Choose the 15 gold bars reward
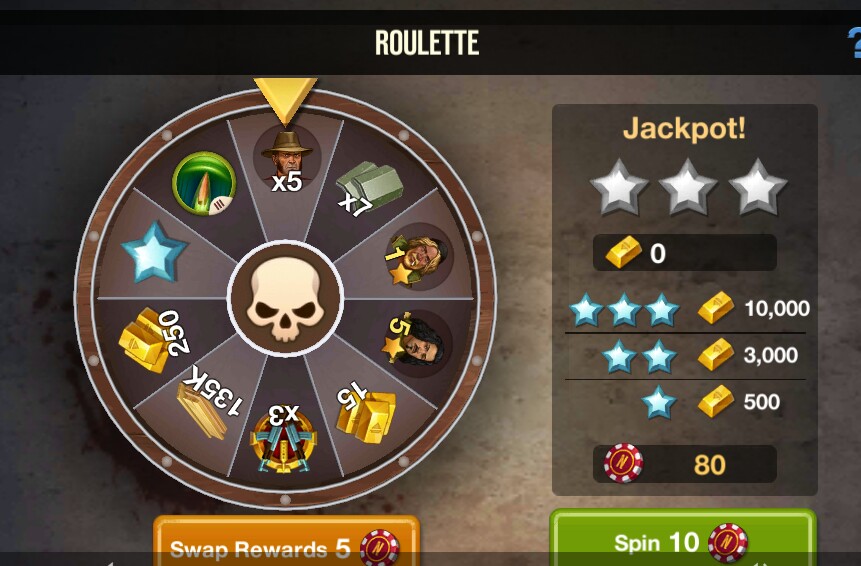This screenshot has width=861, height=566. (364, 407)
